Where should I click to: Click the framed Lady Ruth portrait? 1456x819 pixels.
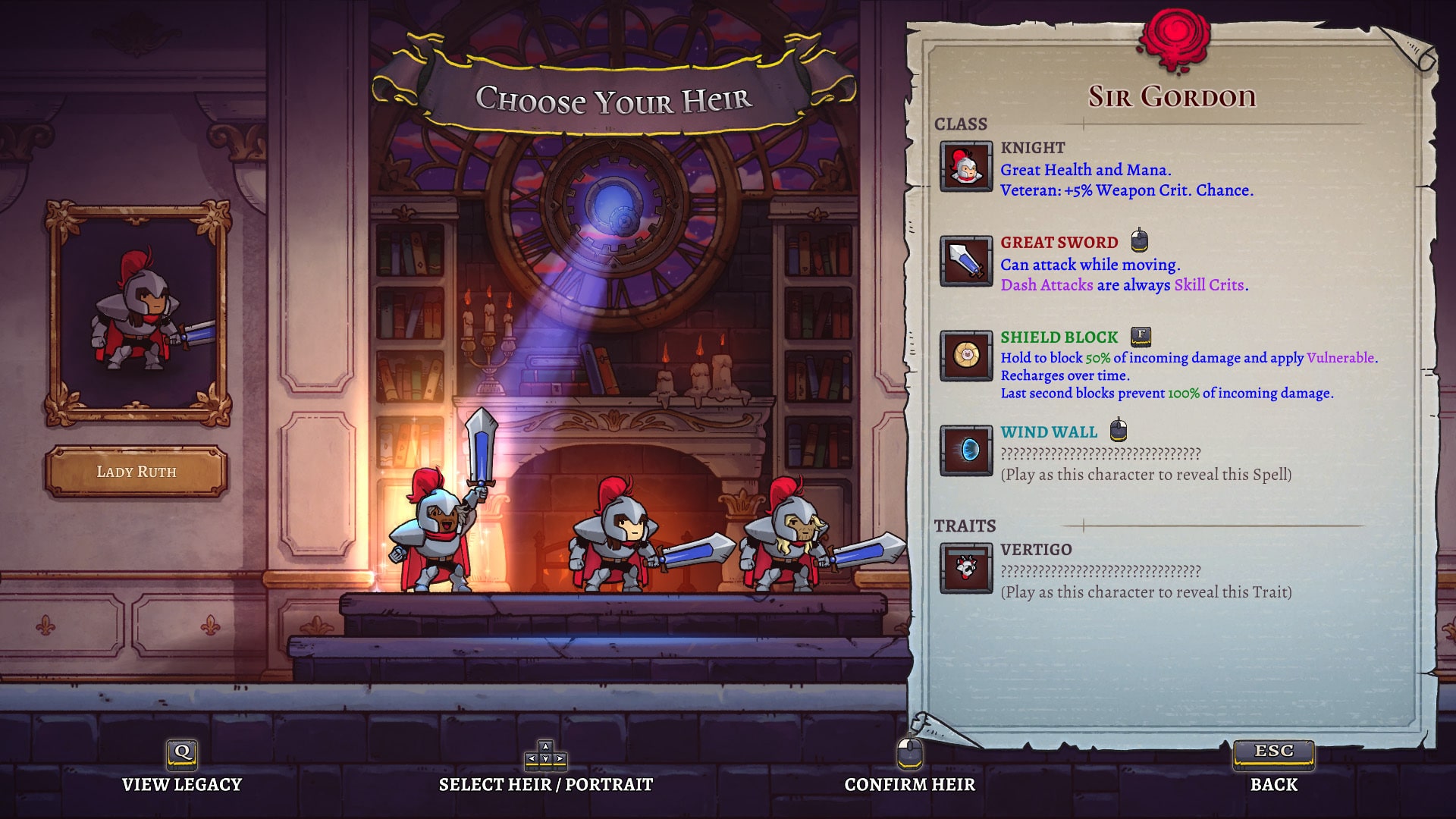[138, 312]
